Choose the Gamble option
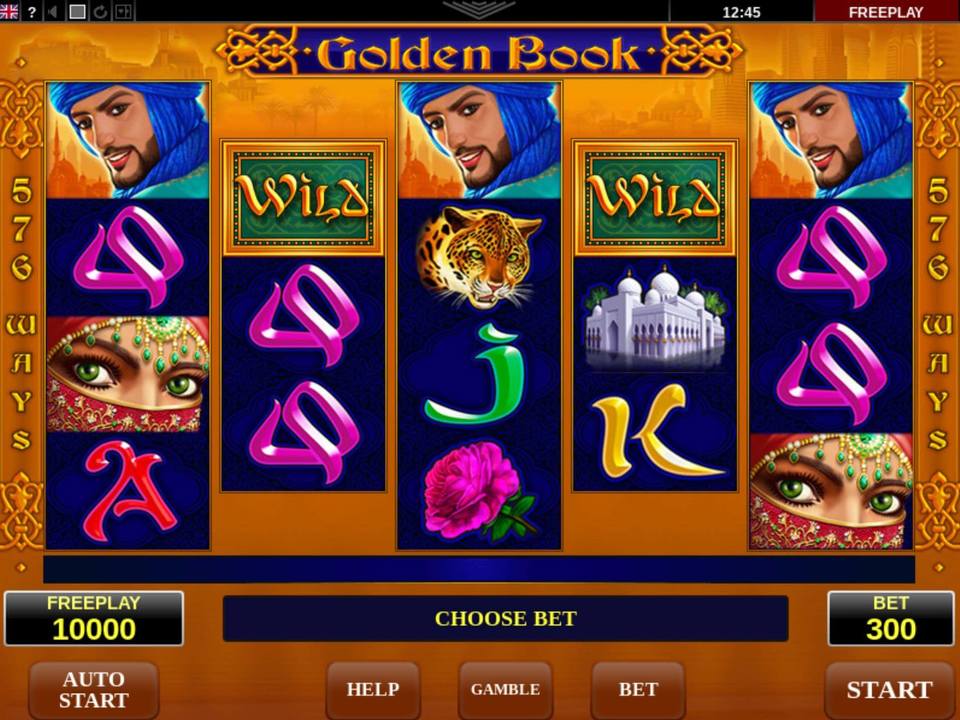This screenshot has height=720, width=960. tap(505, 689)
